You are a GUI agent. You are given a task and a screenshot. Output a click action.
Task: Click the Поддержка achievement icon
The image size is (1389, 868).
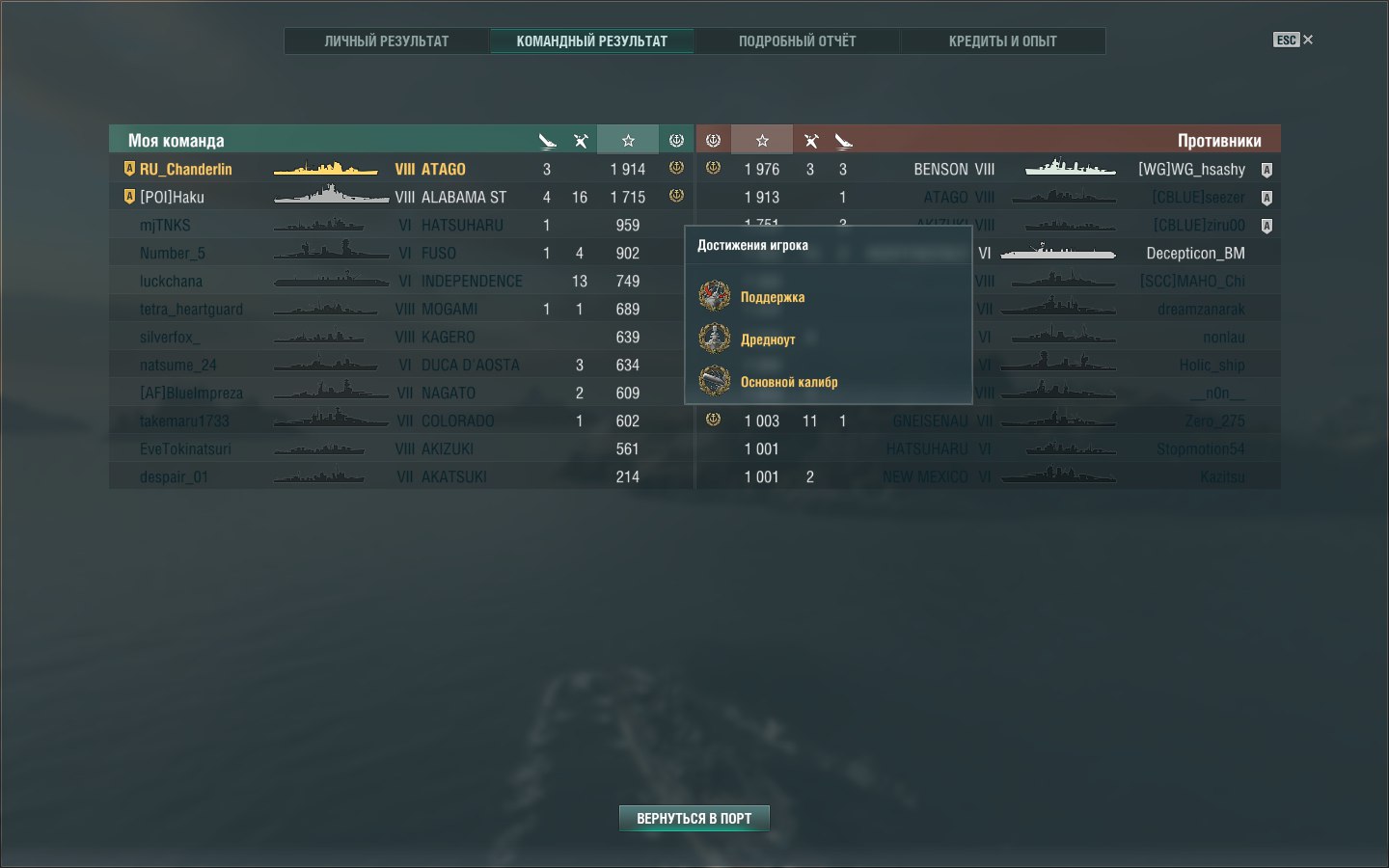pyautogui.click(x=715, y=296)
